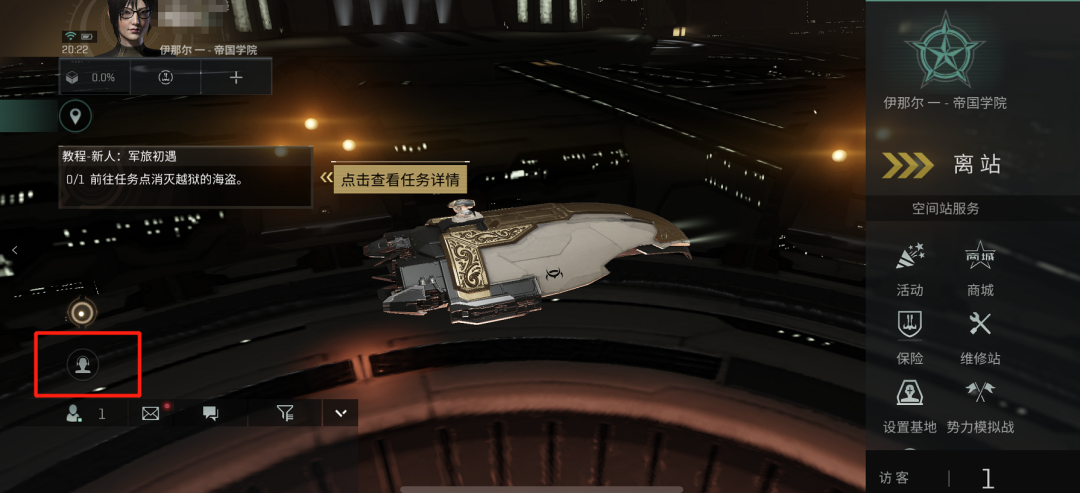The width and height of the screenshot is (1080, 493).
Task: Open 势力模拟战 faction simulation battle
Action: pos(980,404)
